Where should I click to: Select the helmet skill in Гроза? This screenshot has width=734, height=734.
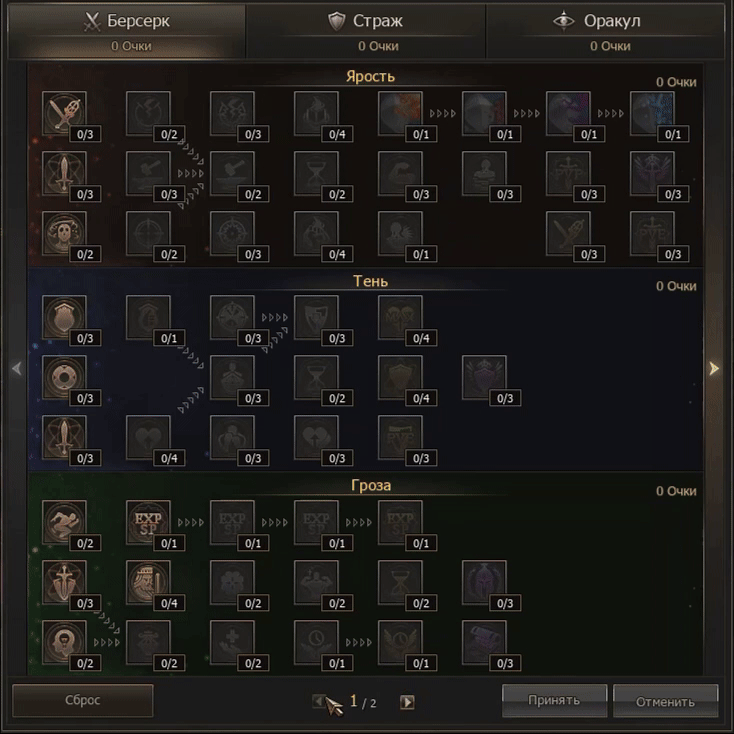point(484,581)
